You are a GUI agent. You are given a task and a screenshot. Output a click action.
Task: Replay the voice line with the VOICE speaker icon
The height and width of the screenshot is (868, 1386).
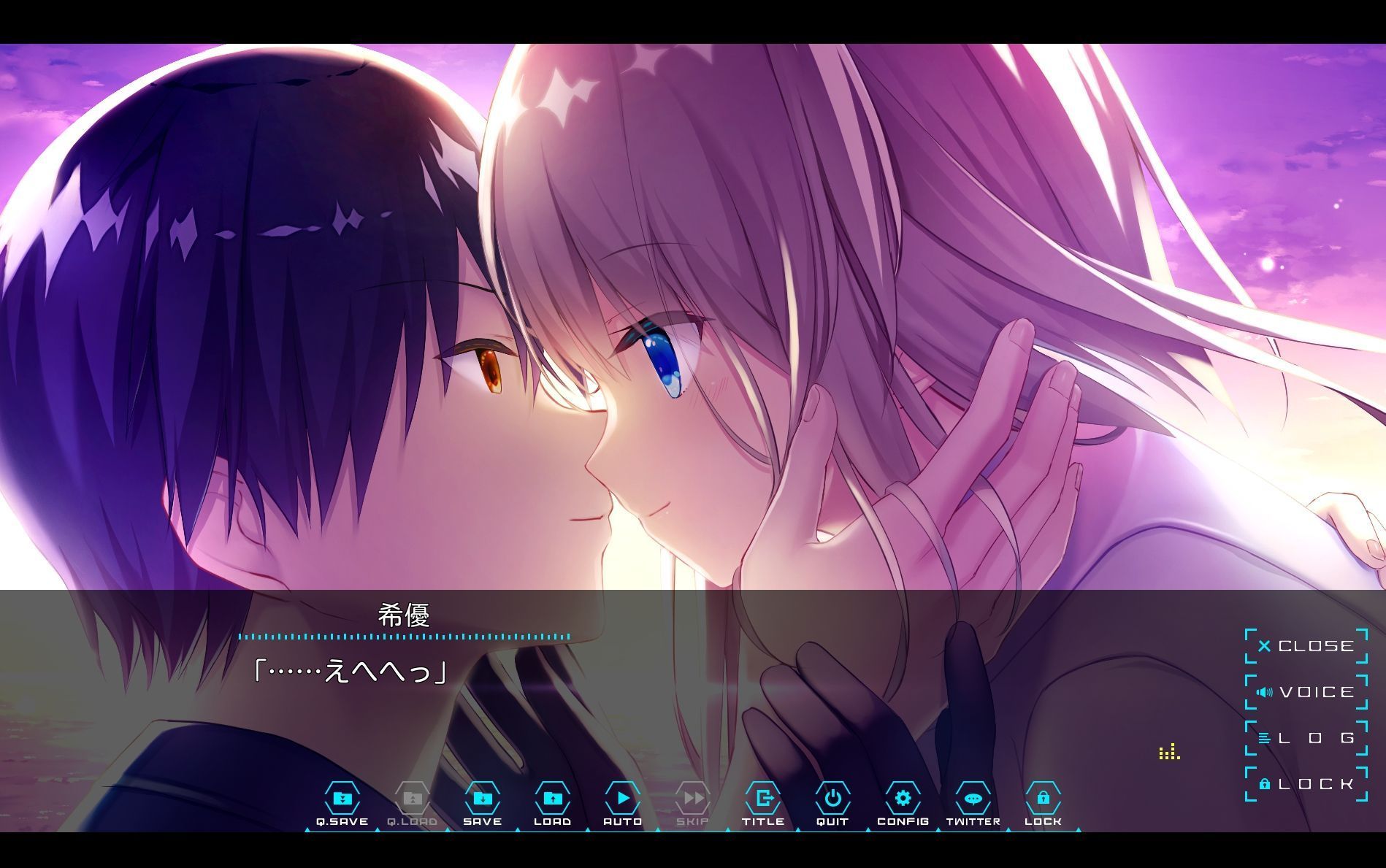[x=1266, y=691]
